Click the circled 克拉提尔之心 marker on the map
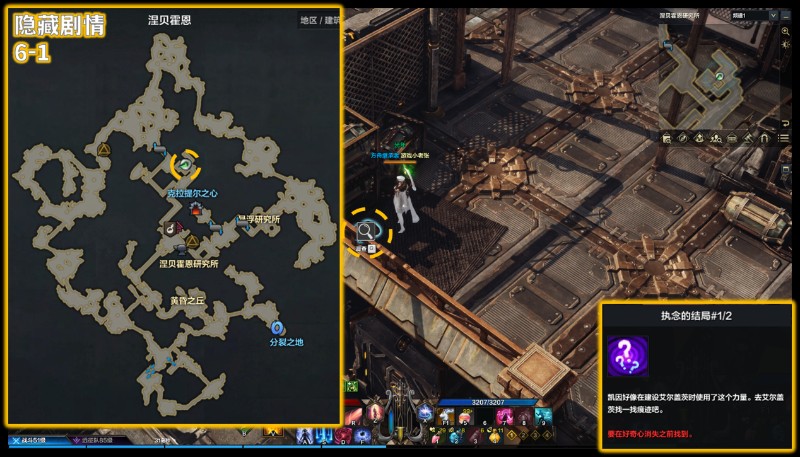Screen dimensions: 800x457 coord(185,164)
